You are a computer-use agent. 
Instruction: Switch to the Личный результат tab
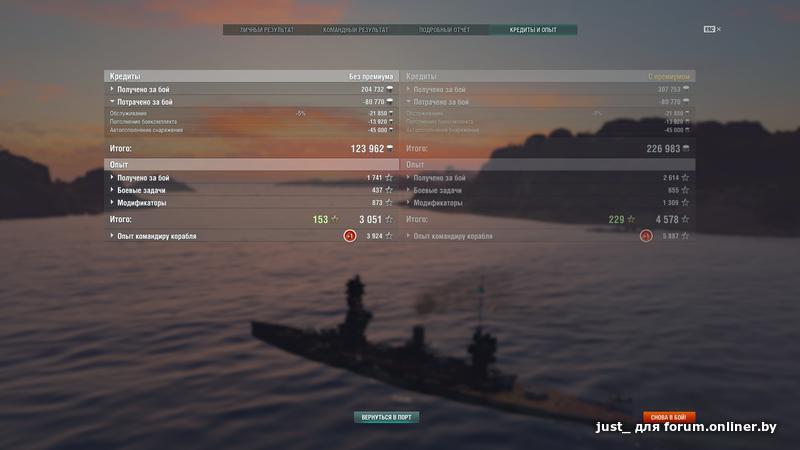point(267,30)
